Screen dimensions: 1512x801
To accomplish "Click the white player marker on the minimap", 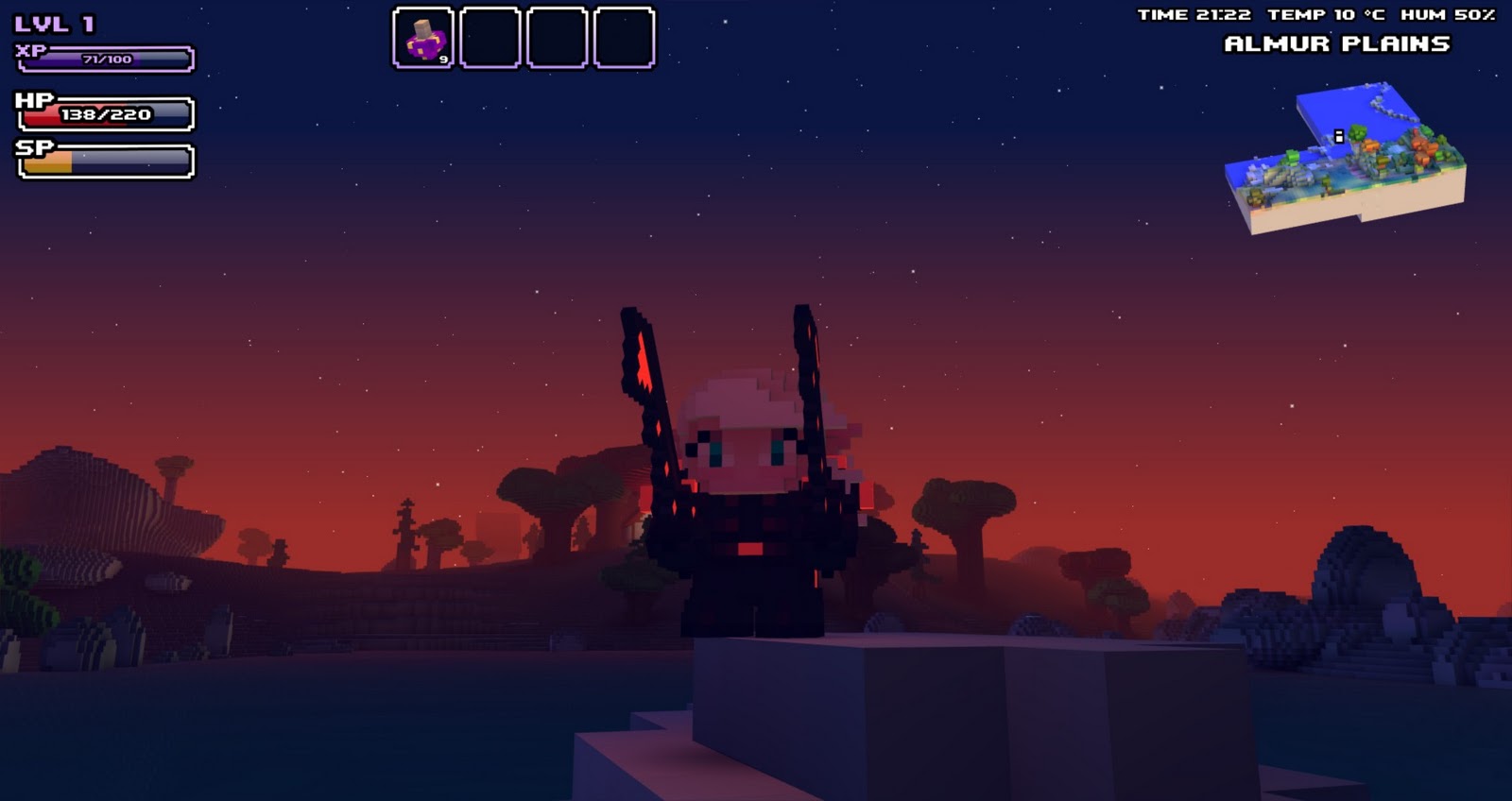I will 1338,136.
